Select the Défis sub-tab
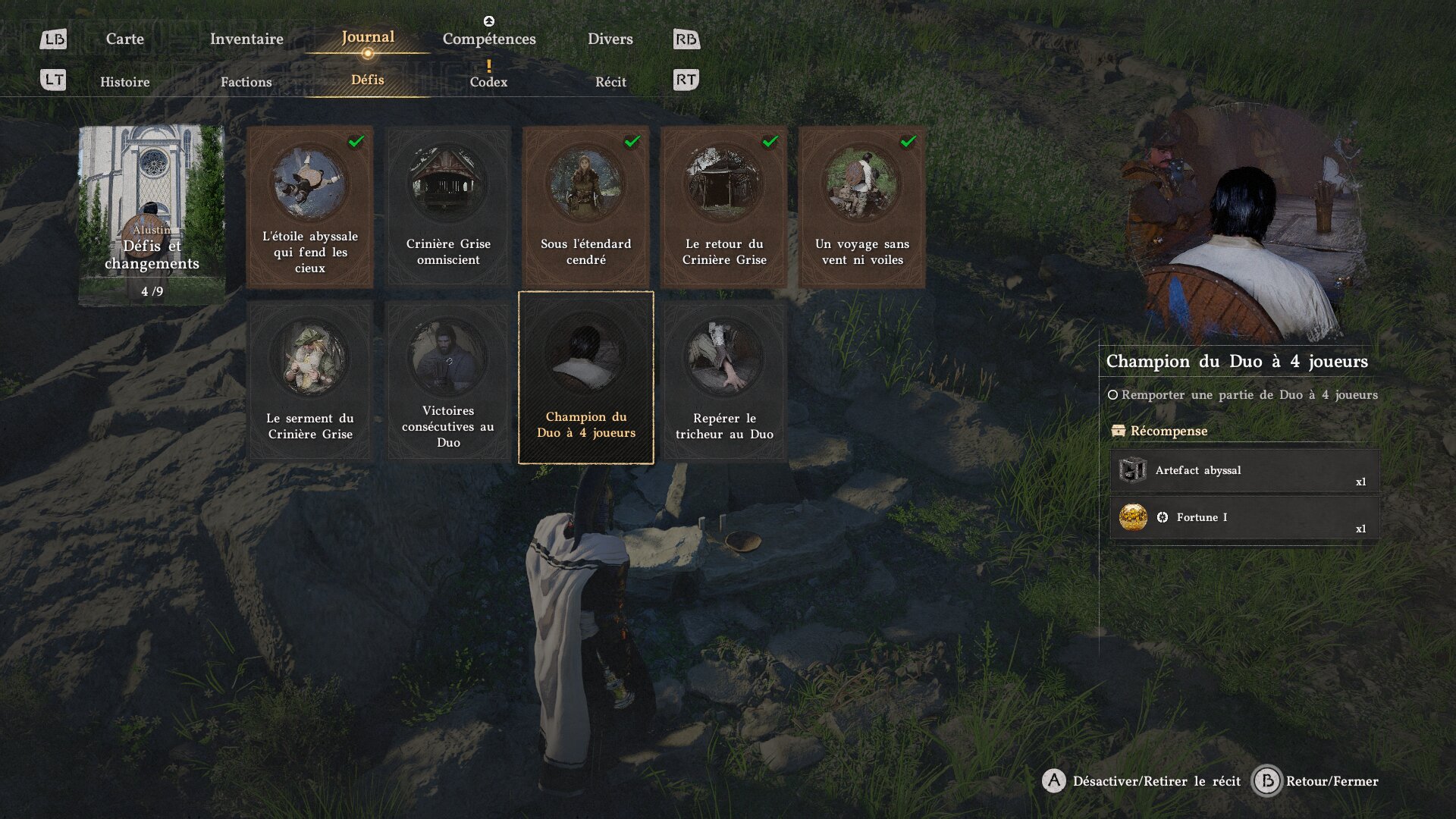This screenshot has height=819, width=1456. pos(368,80)
